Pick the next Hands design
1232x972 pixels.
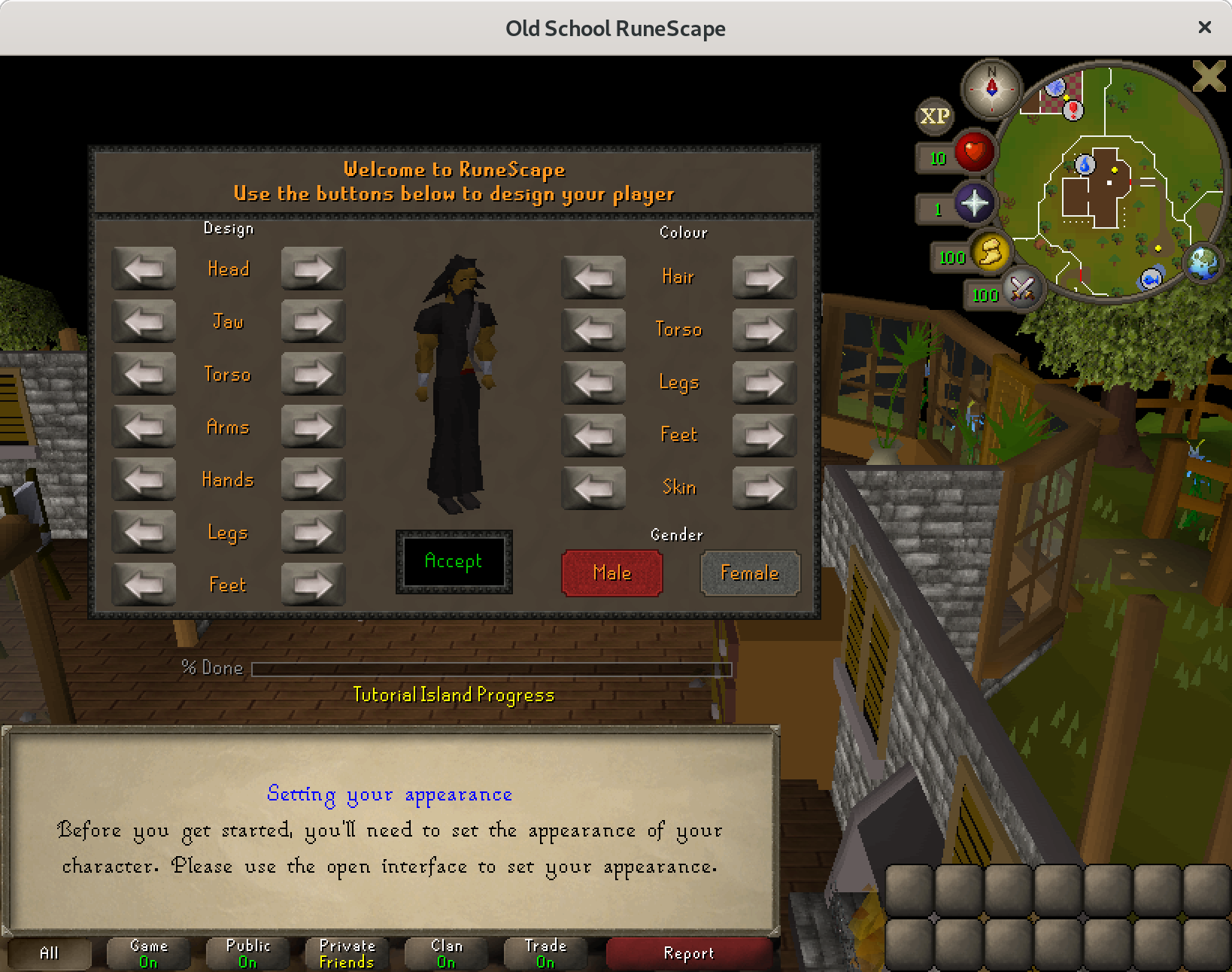pos(312,479)
